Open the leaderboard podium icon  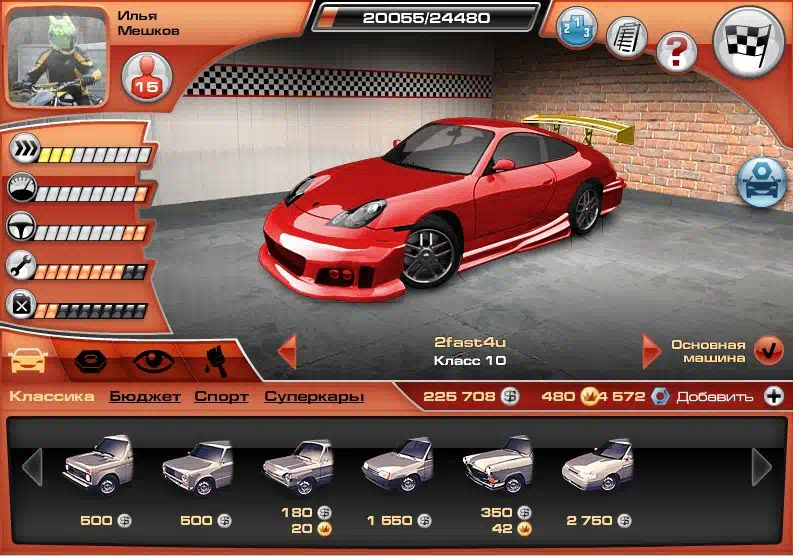[575, 27]
